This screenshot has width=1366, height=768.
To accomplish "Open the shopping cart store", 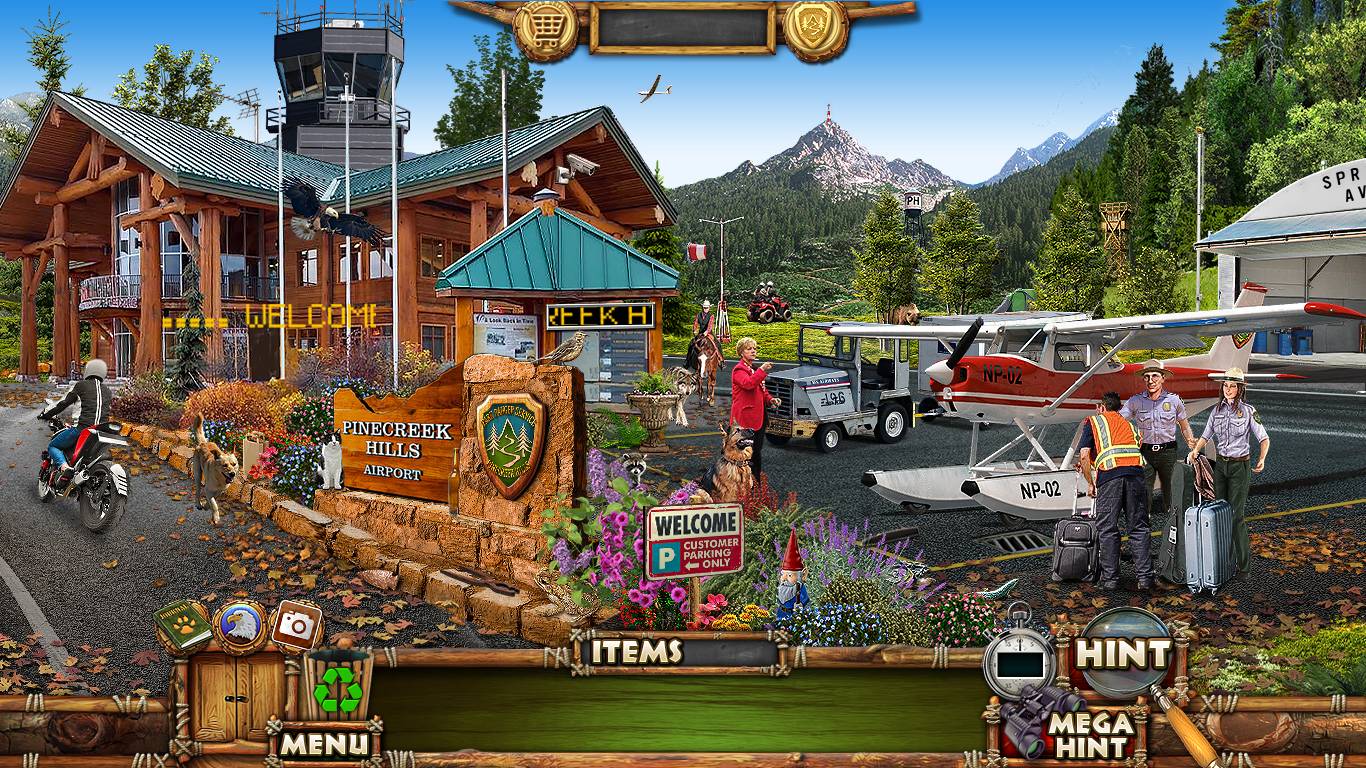I will [x=546, y=27].
